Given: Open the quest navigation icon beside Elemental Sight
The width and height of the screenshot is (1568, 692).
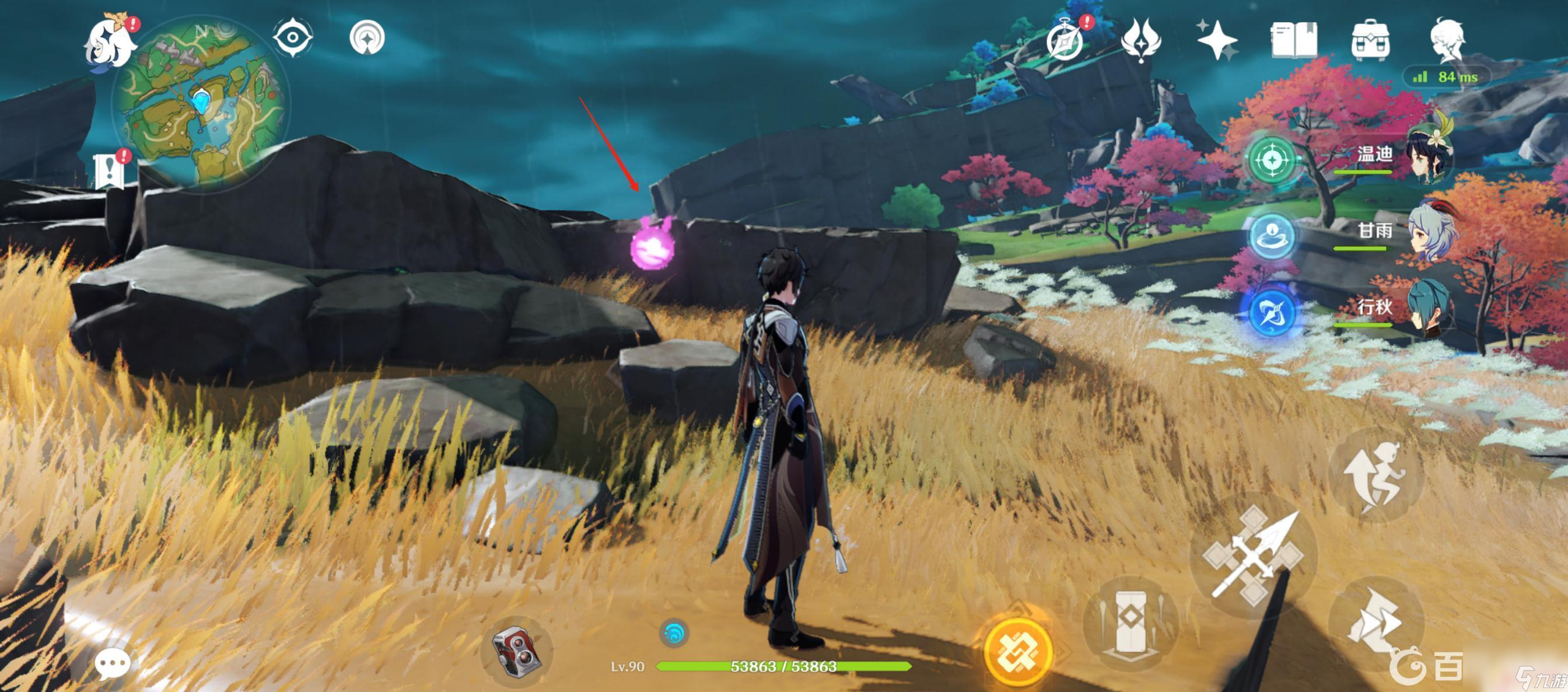Looking at the screenshot, I should 367,38.
